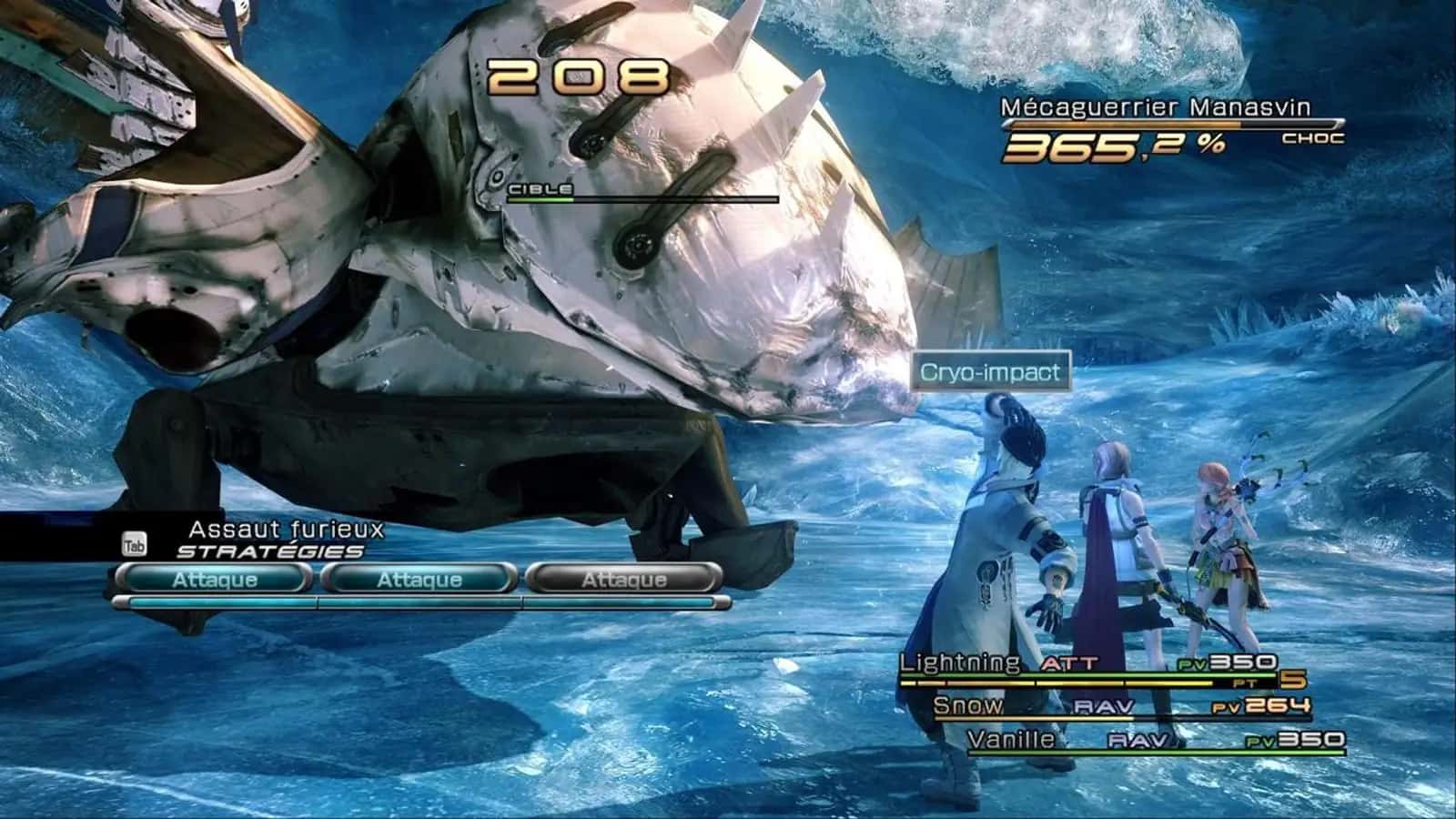The width and height of the screenshot is (1456, 819).
Task: Choose the second Attaque command
Action: [x=421, y=578]
